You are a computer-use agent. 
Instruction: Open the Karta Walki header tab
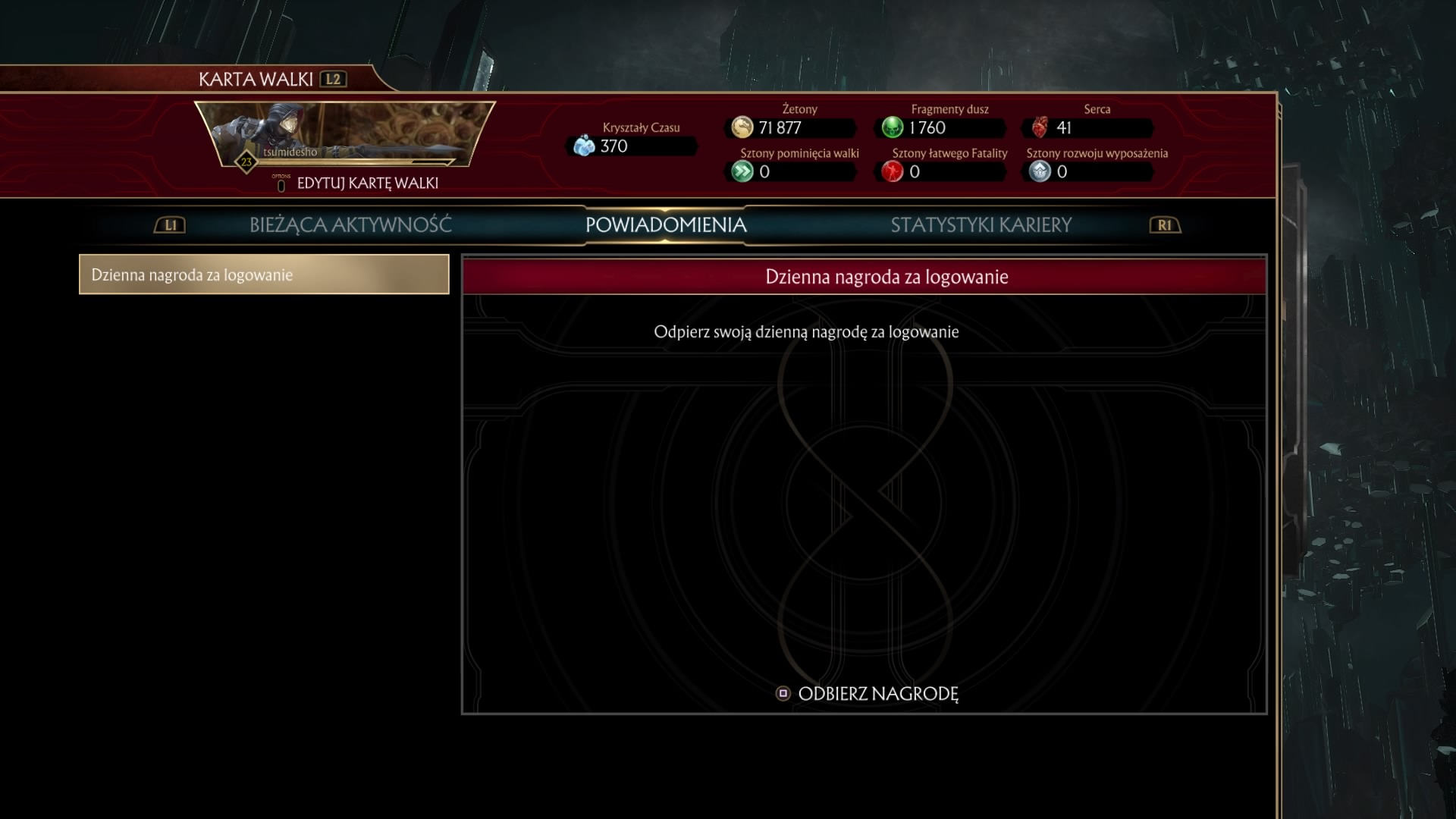click(256, 80)
